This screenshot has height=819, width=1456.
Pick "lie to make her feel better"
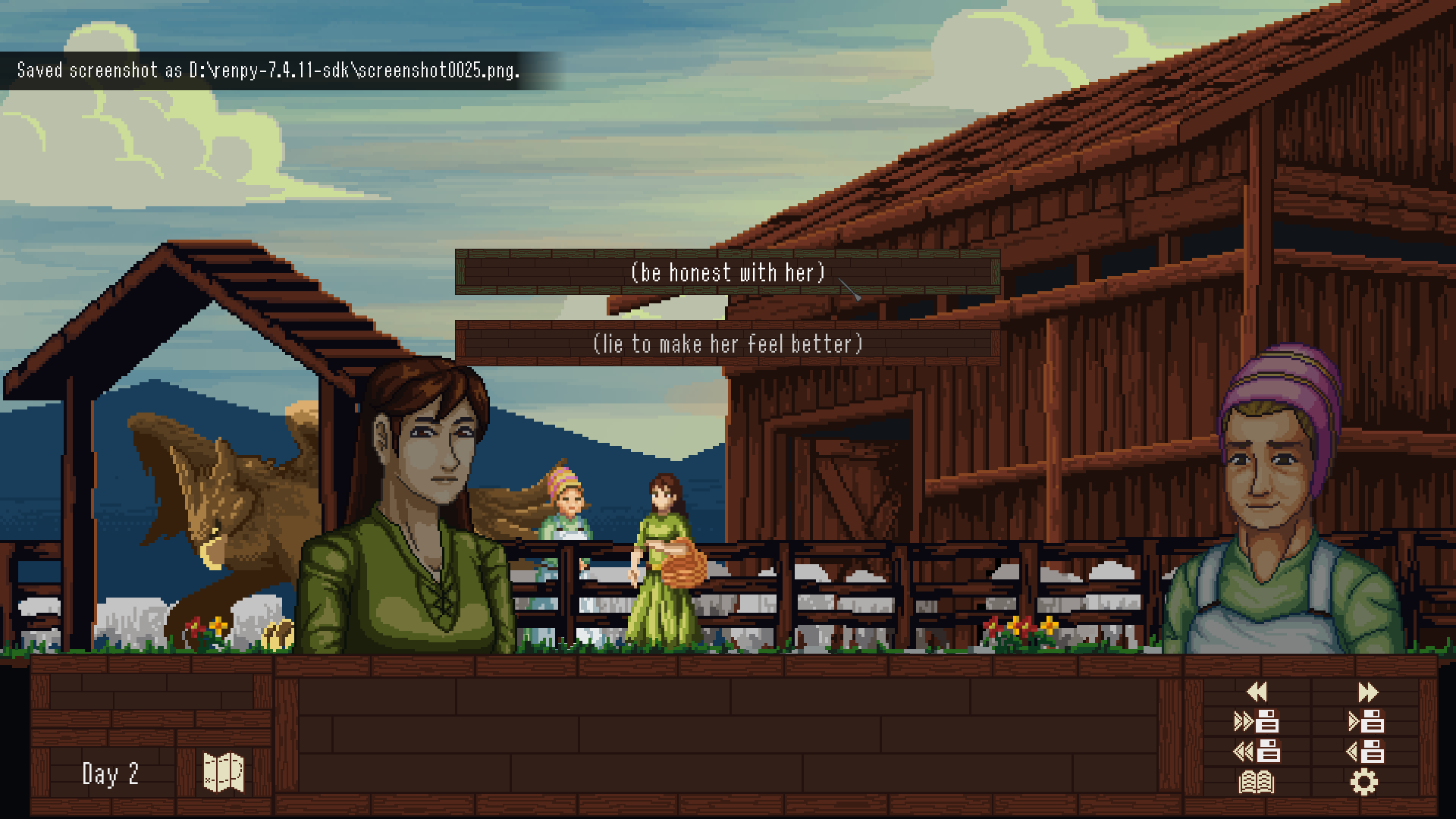click(x=727, y=344)
